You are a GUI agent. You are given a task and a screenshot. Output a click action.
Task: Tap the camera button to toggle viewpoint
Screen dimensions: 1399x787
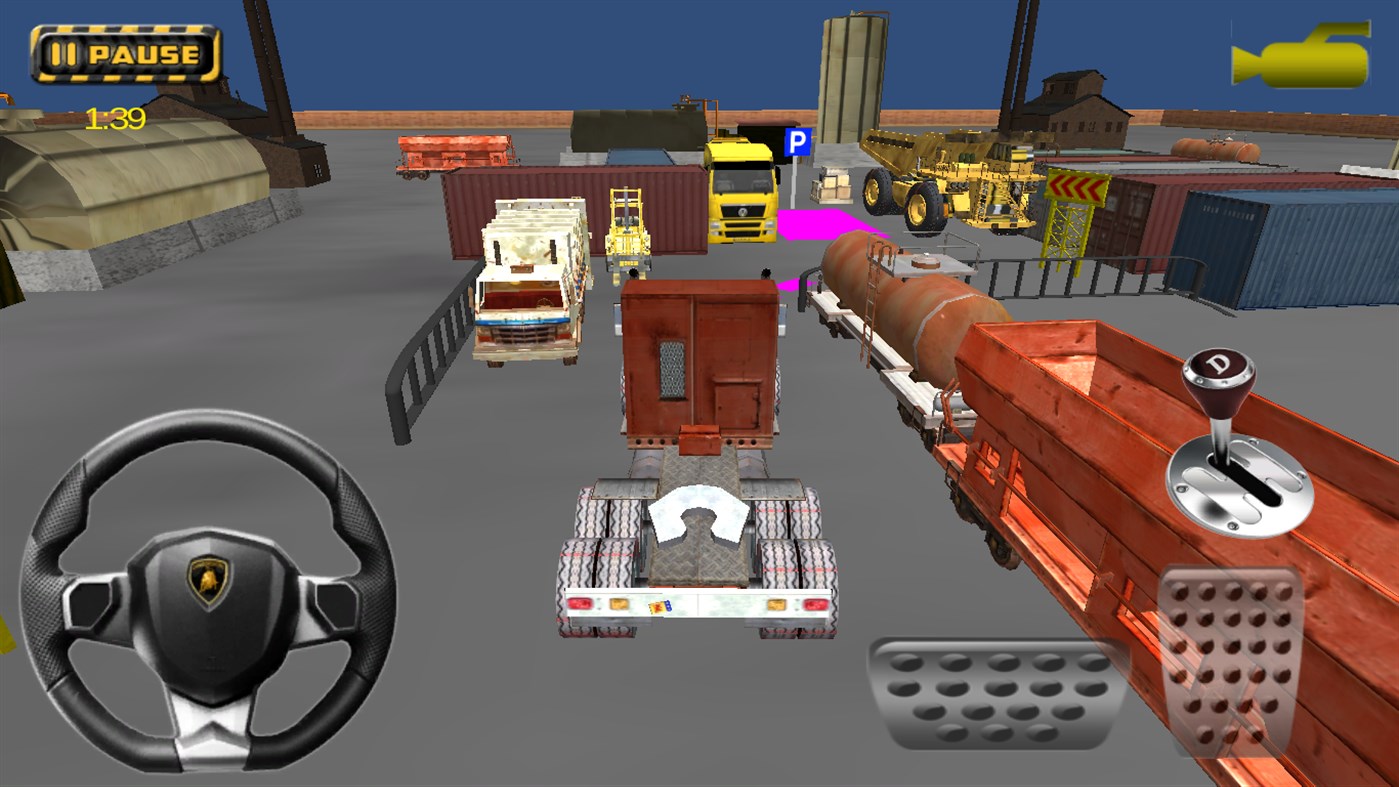1300,55
